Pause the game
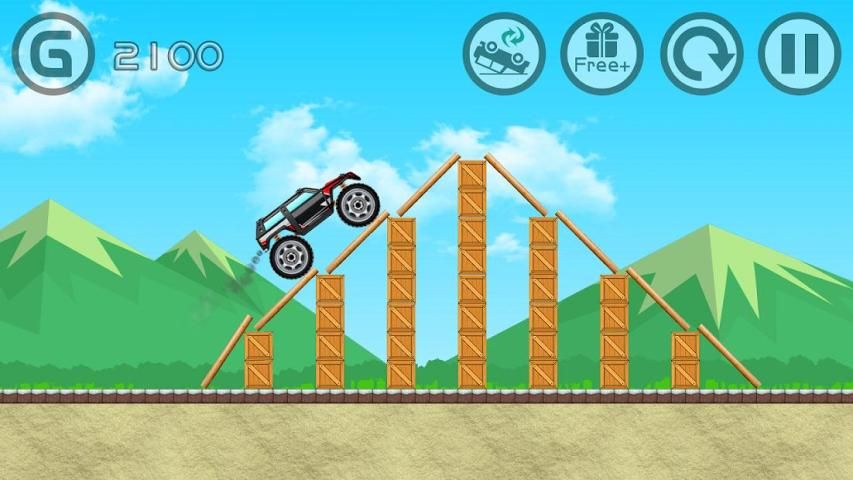This screenshot has height=480, width=853. (799, 53)
